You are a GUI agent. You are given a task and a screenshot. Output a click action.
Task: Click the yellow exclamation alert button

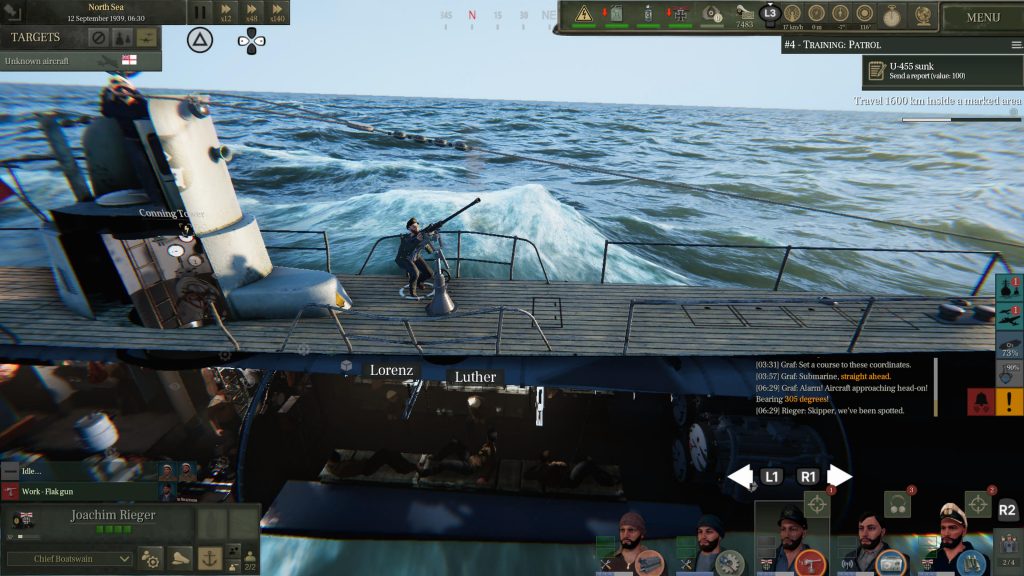(1009, 402)
